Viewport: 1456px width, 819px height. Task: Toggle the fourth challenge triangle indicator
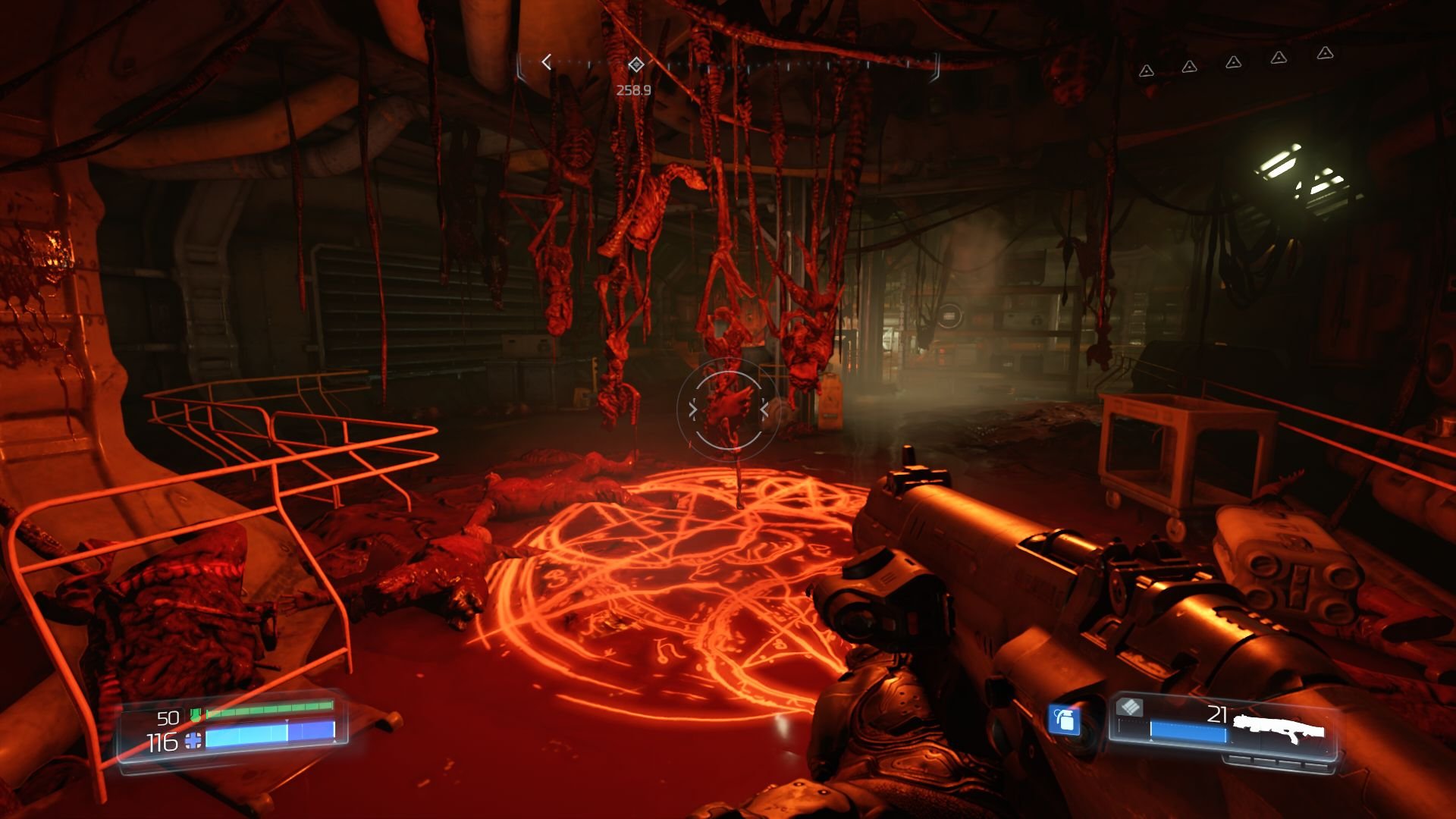coord(1279,59)
